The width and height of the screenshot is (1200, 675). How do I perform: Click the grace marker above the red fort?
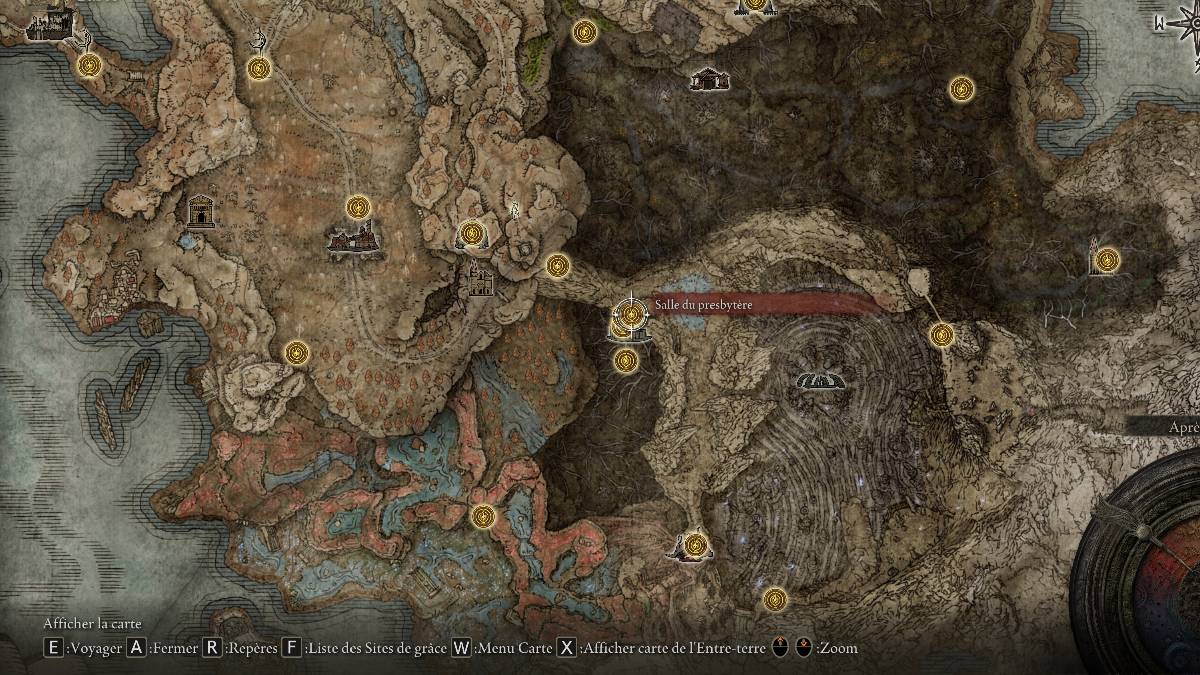[358, 207]
